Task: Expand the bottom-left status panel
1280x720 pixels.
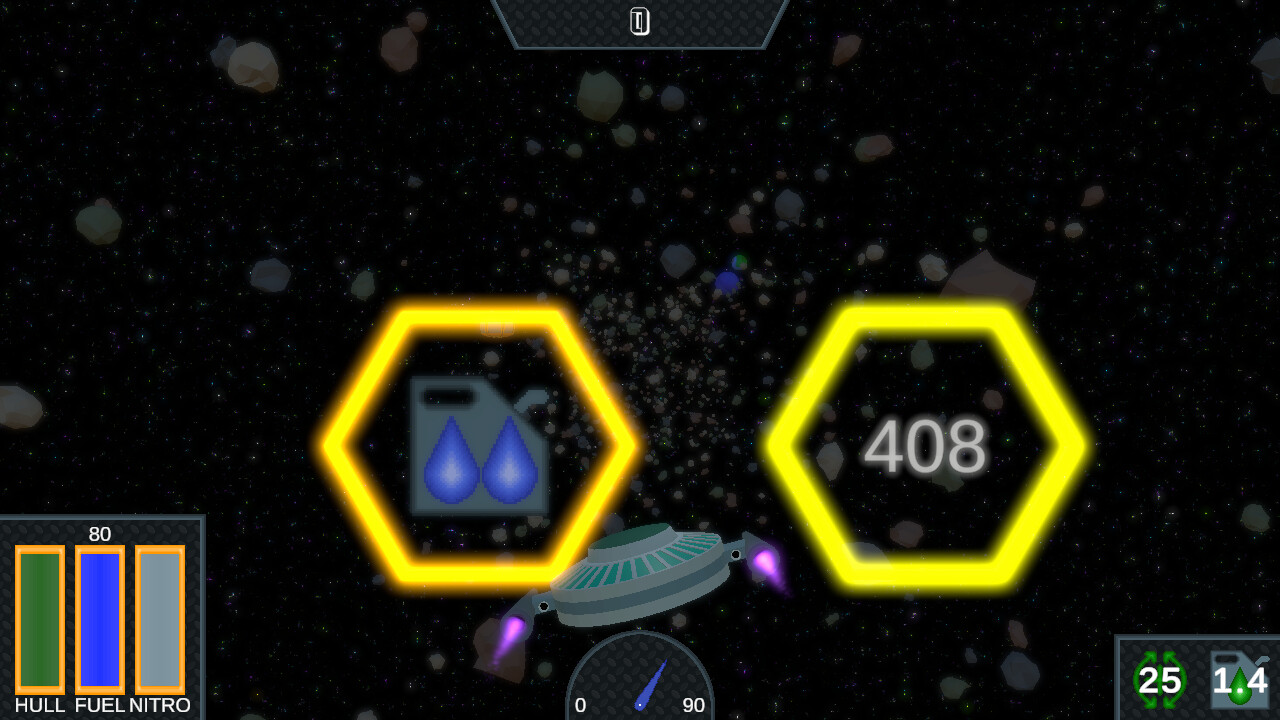Action: (x=100, y=615)
